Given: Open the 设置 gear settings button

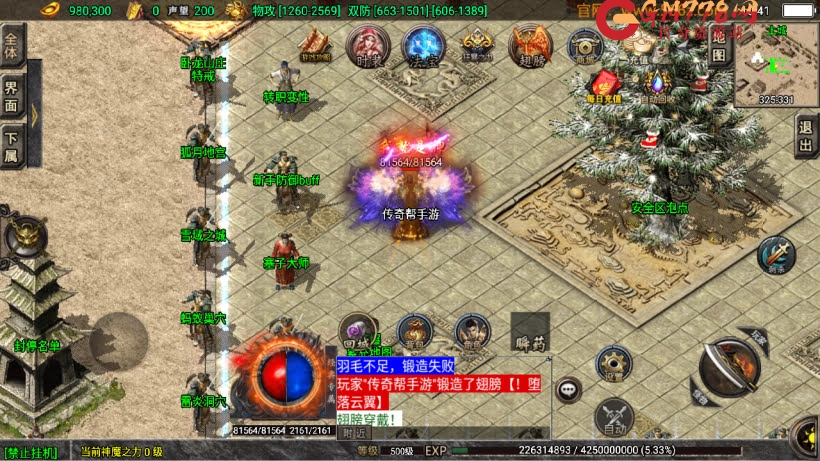Looking at the screenshot, I should point(613,364).
